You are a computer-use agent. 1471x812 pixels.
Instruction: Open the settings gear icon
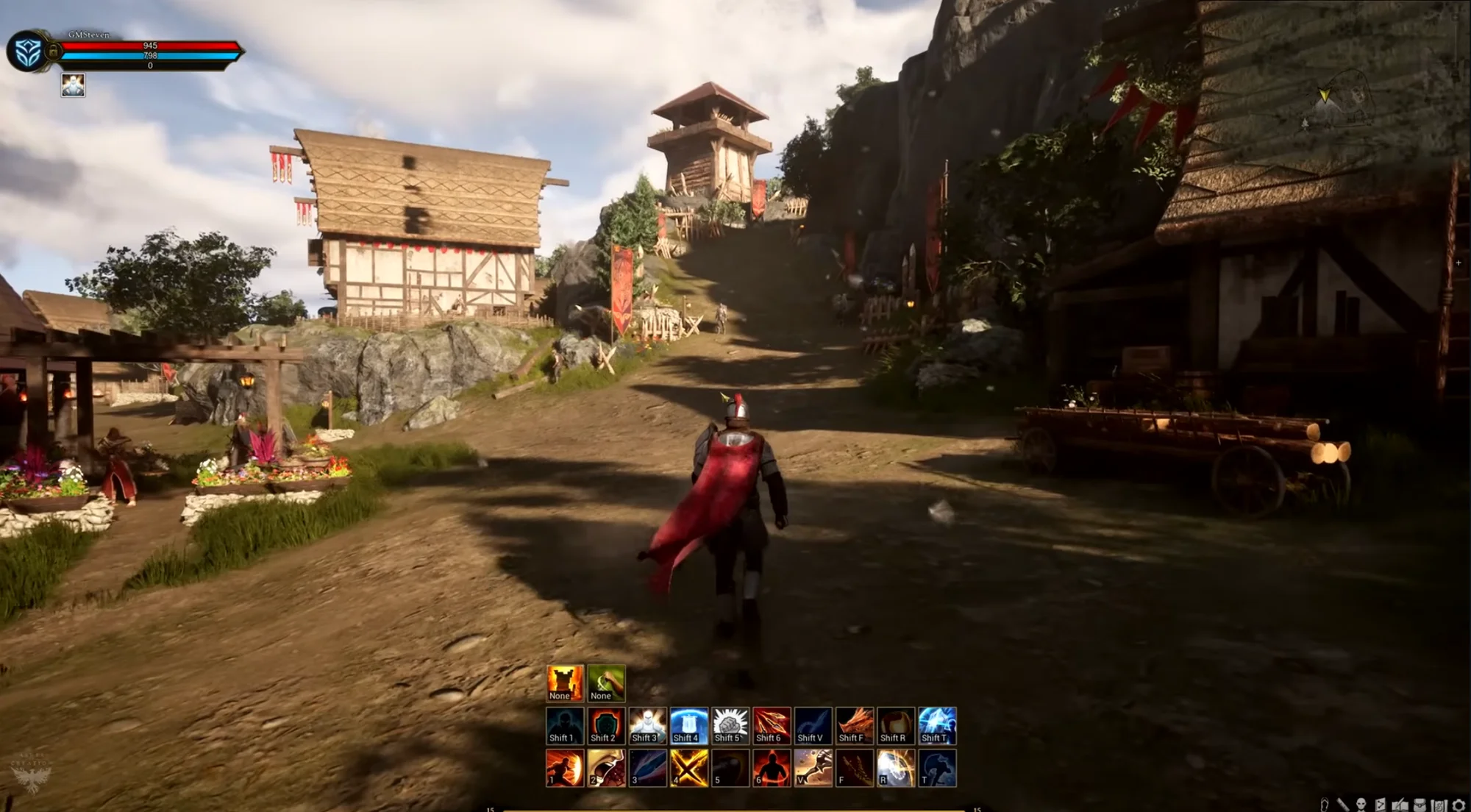pos(1459,805)
